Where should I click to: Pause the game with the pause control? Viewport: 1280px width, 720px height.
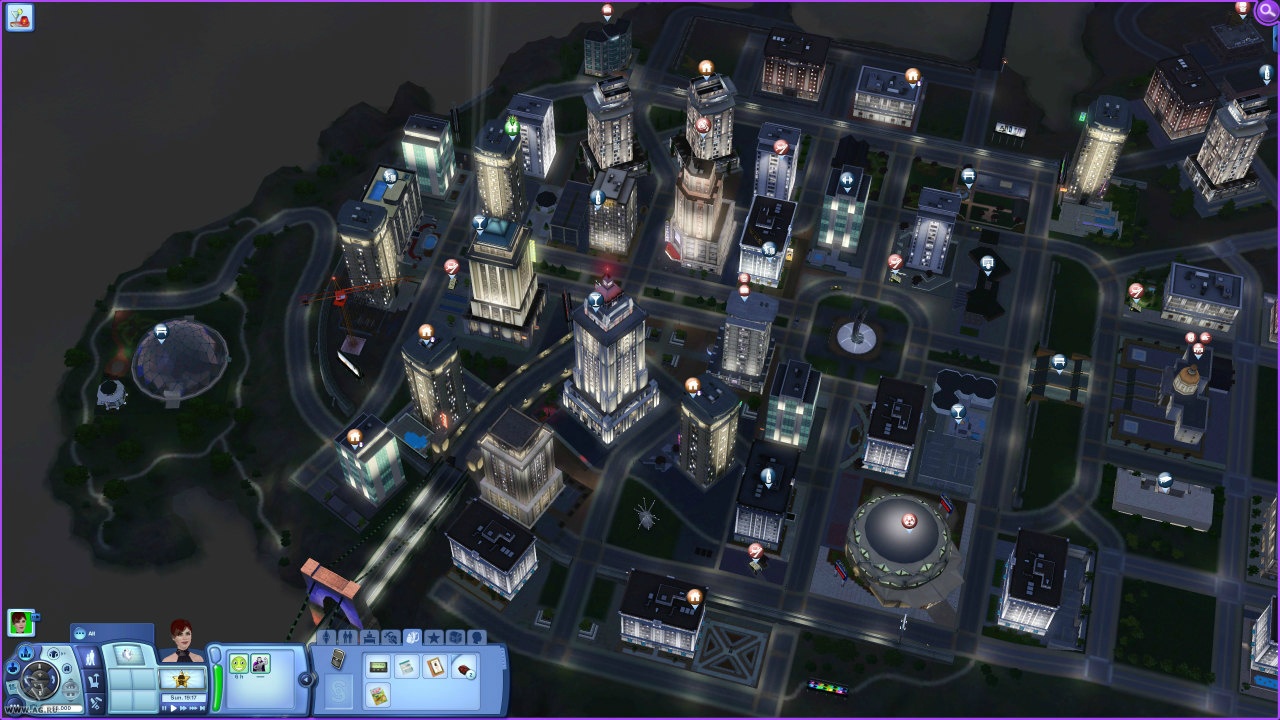click(x=164, y=708)
